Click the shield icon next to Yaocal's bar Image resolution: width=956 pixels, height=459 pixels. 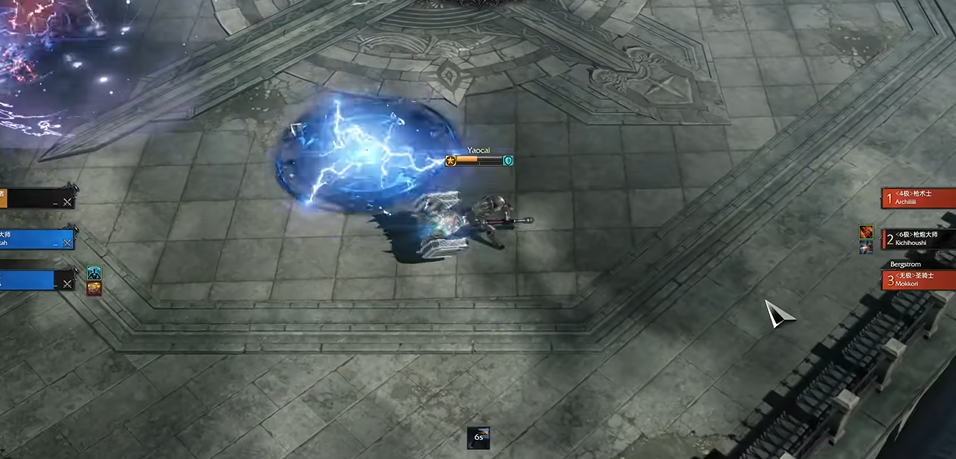click(508, 160)
